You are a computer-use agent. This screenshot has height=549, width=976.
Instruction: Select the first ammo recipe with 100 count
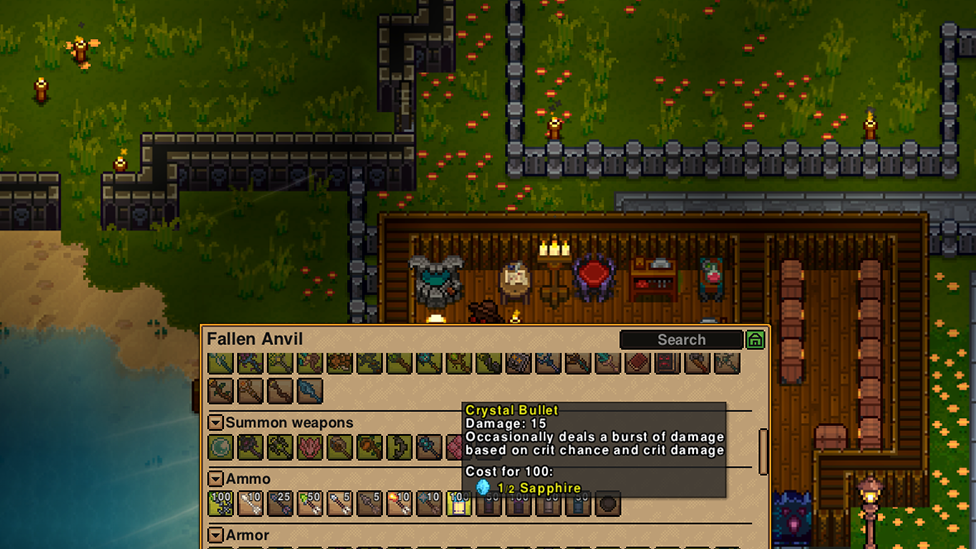(x=220, y=503)
